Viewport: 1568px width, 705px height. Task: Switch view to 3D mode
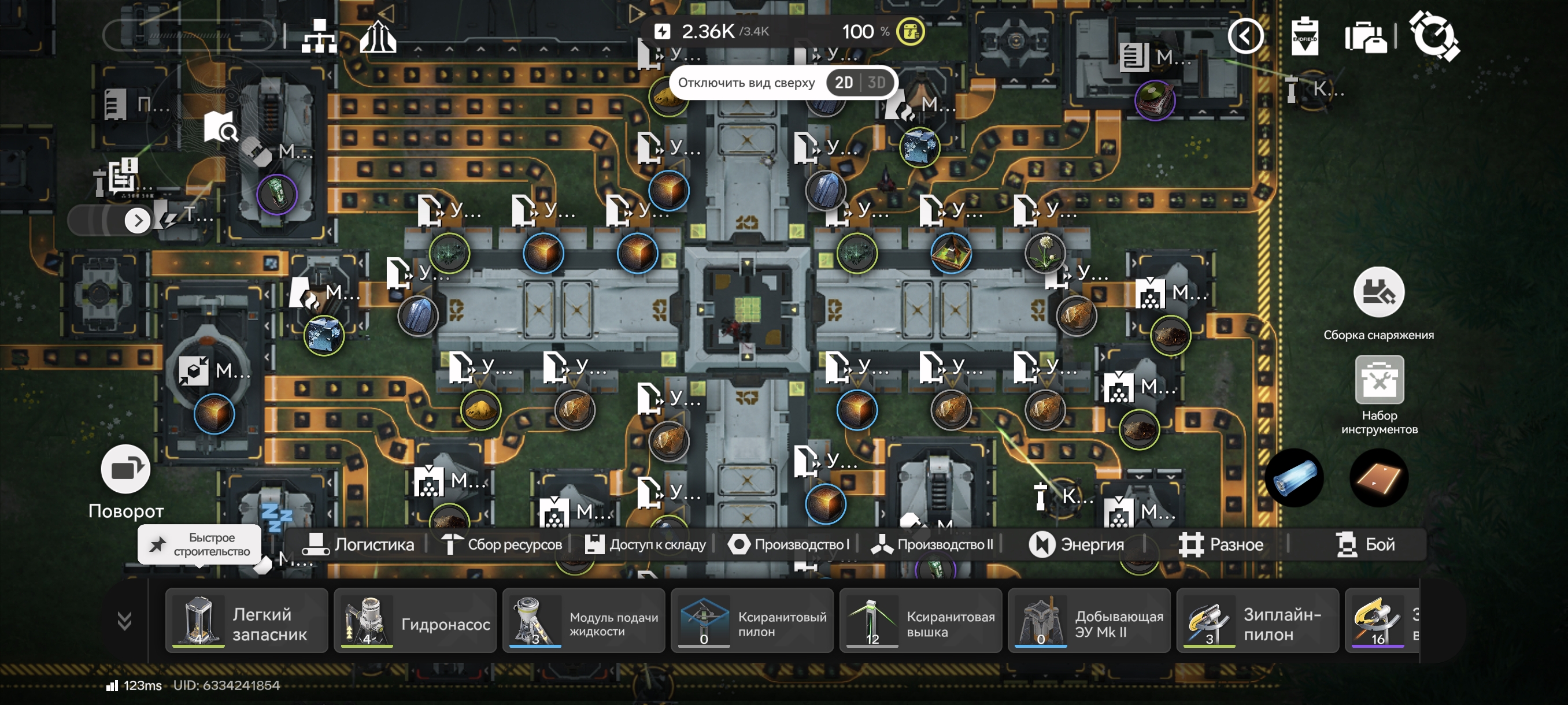[x=877, y=83]
